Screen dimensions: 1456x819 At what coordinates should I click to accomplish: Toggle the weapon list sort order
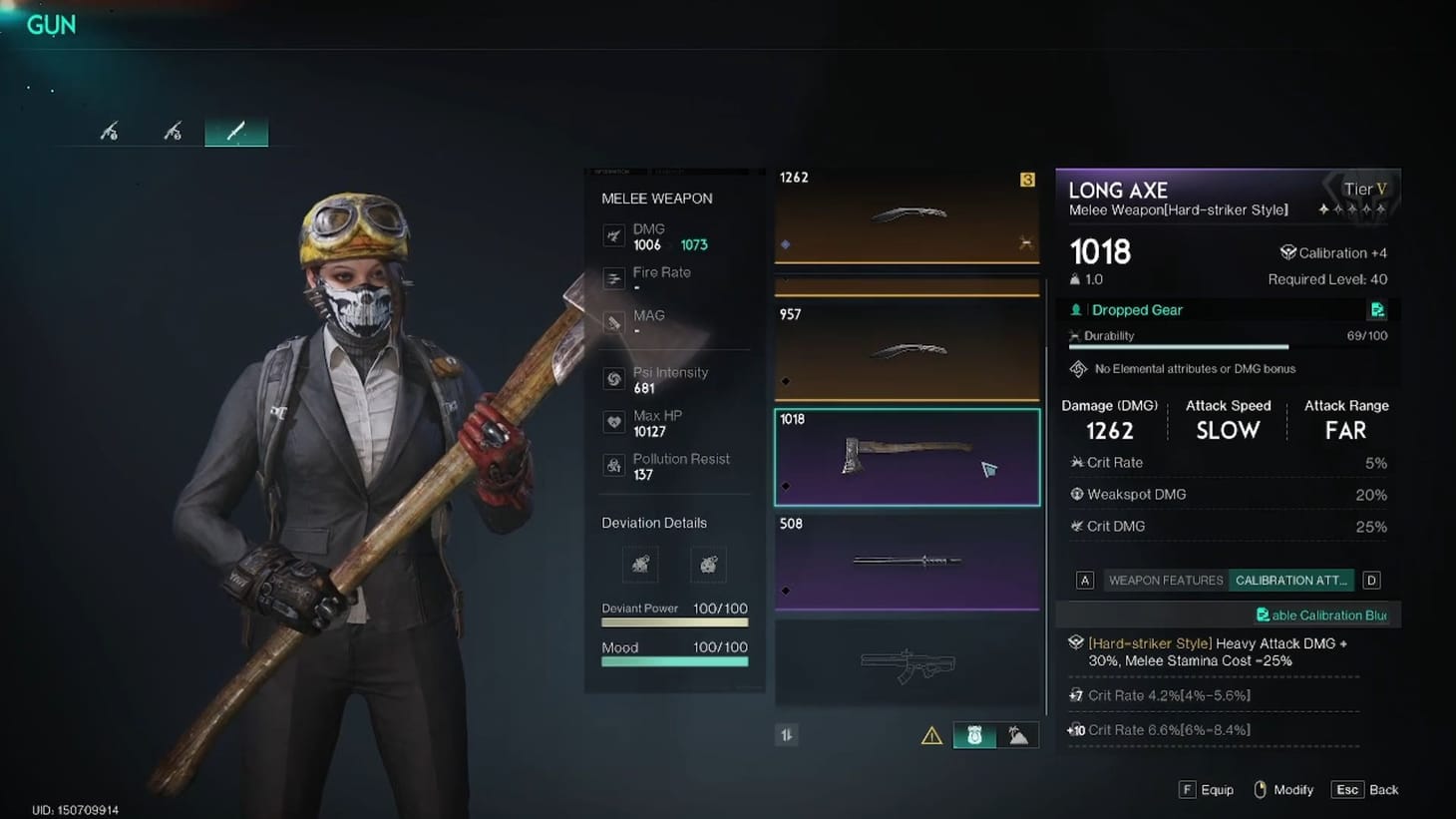tap(787, 734)
